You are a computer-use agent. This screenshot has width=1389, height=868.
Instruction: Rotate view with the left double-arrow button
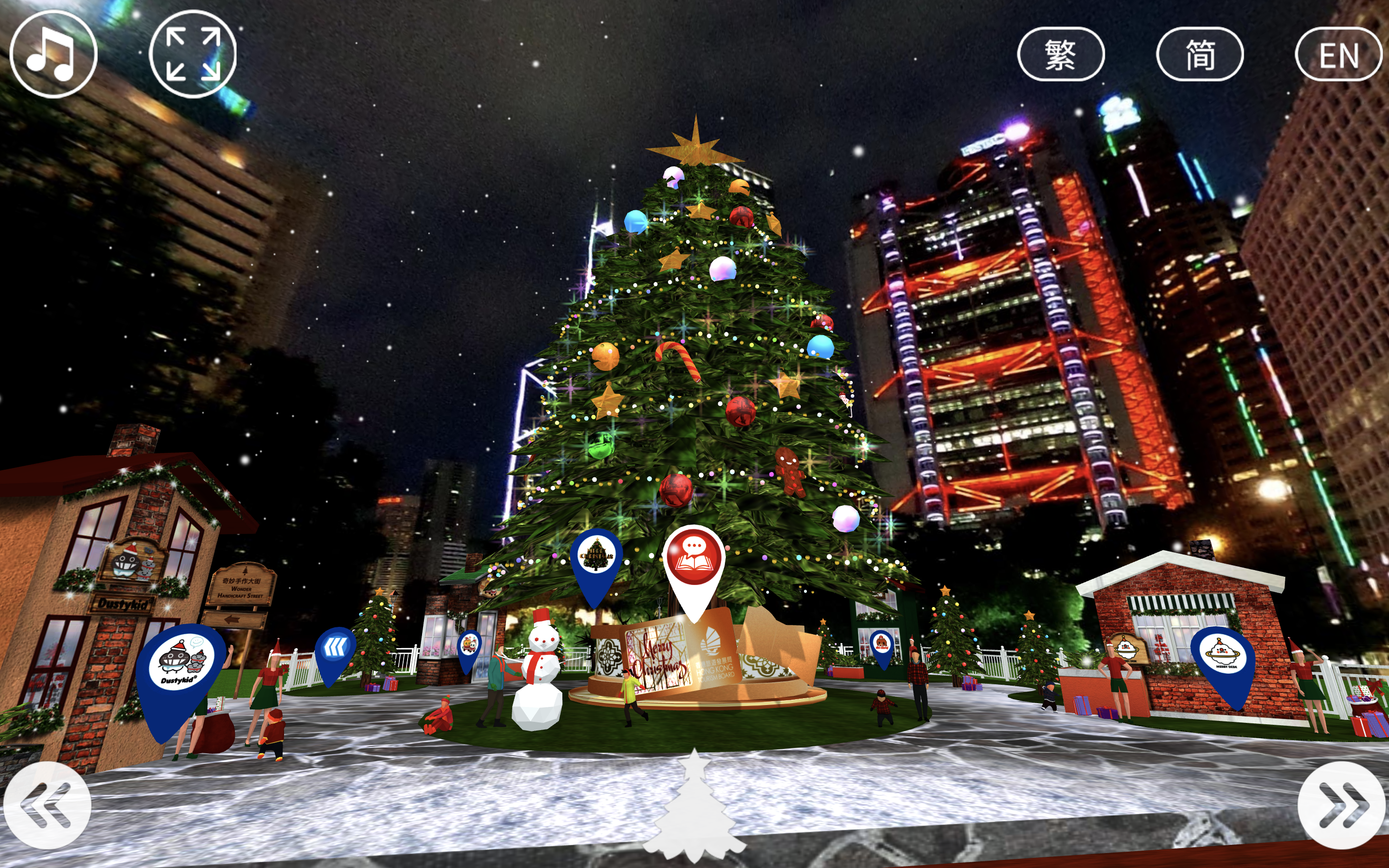[47, 805]
